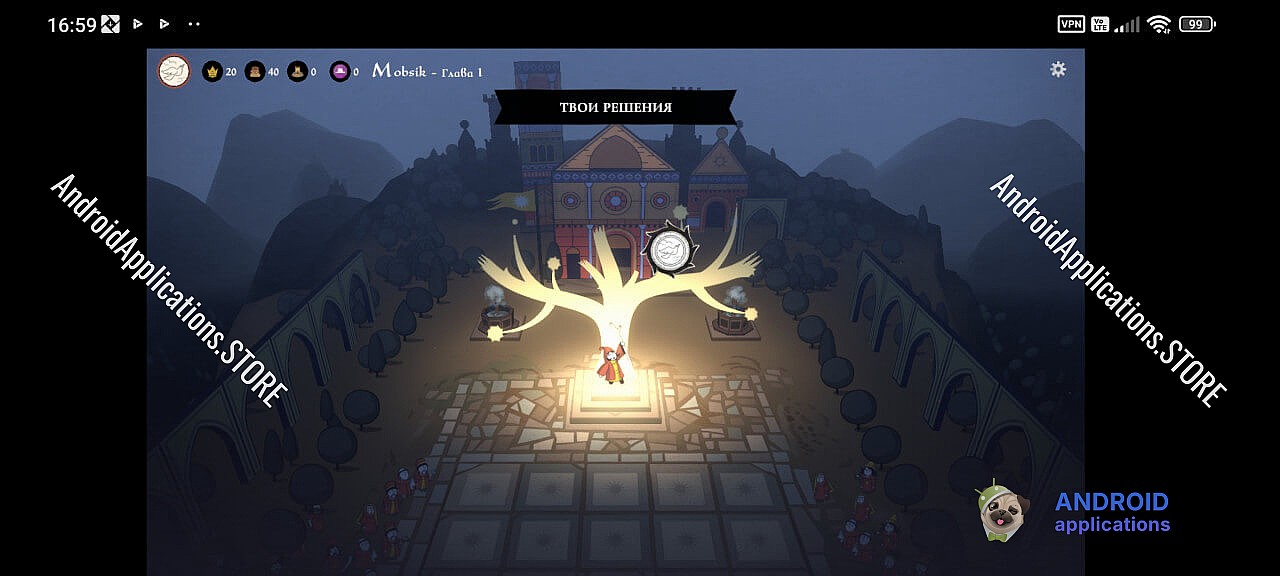Open the settings gear menu
This screenshot has width=1280, height=576.
(x=1058, y=69)
